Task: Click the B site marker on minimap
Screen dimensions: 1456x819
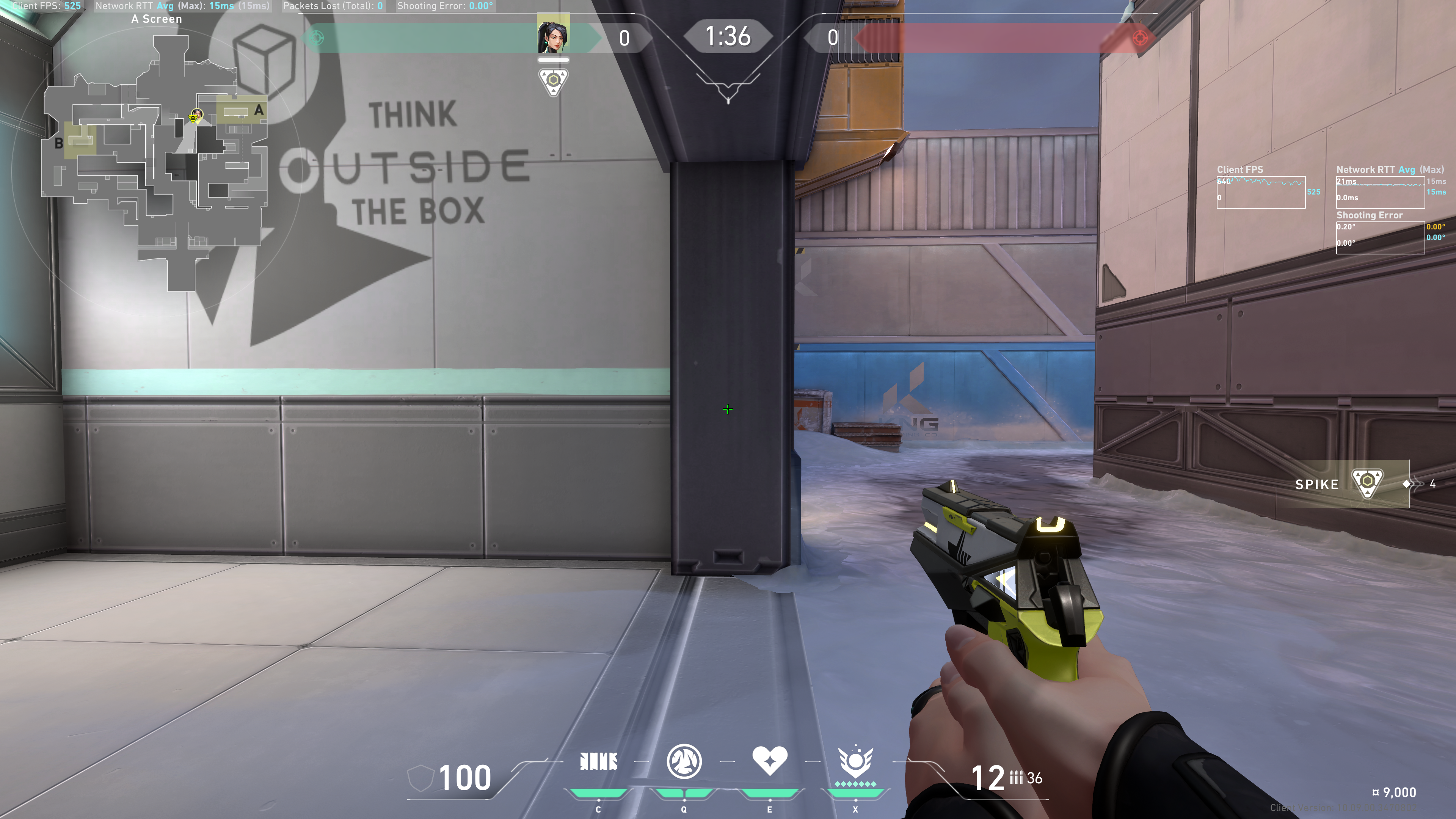Action: (59, 143)
